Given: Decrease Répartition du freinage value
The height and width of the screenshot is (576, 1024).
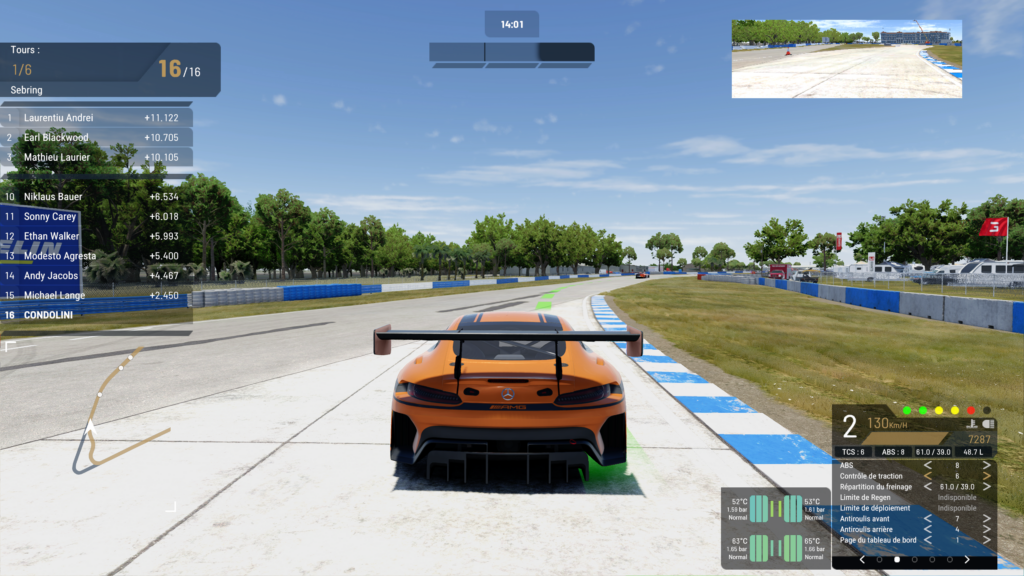Looking at the screenshot, I should (x=928, y=487).
